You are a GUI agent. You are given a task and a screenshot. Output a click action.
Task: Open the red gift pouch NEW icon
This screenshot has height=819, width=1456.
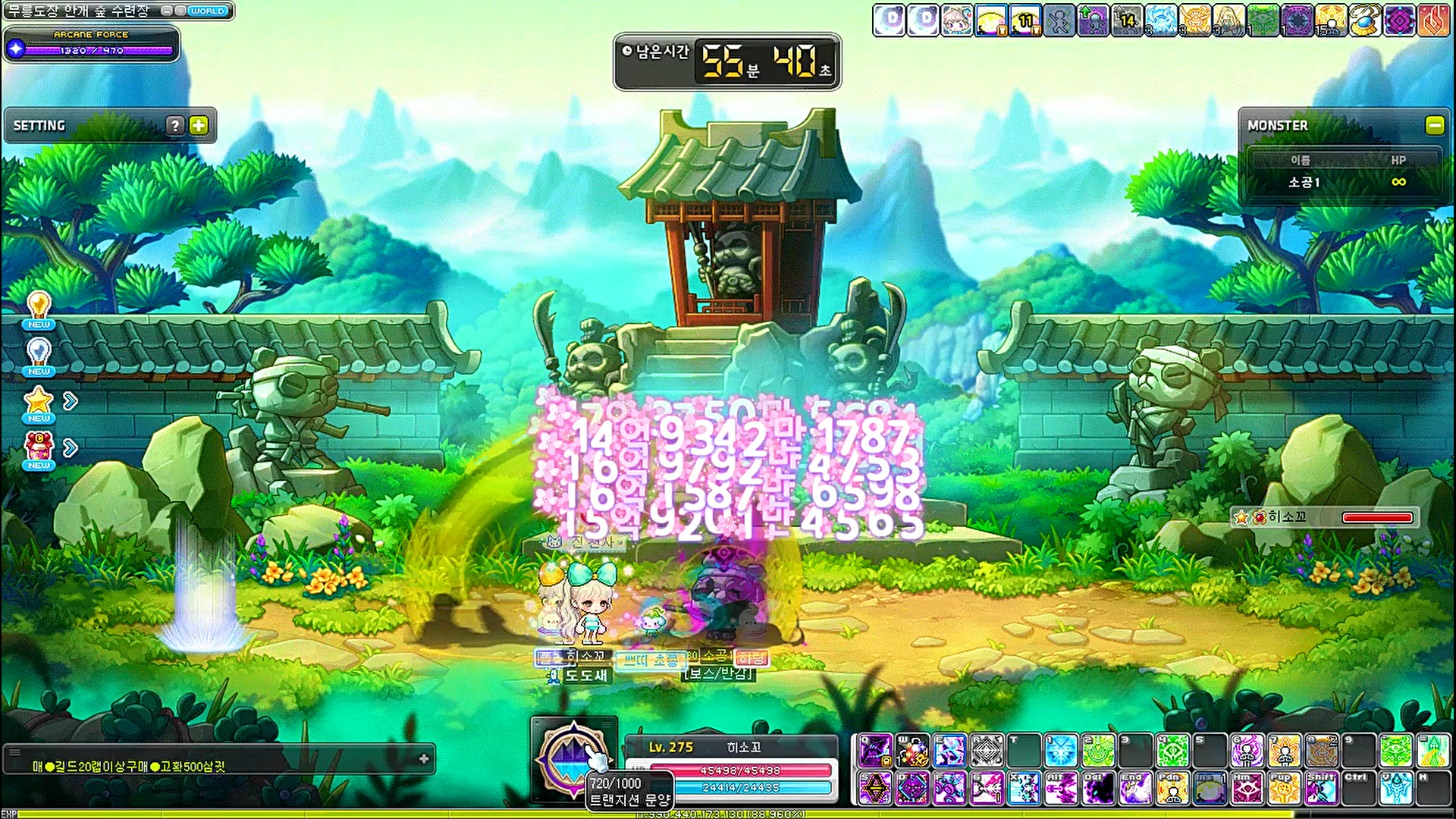pos(39,449)
